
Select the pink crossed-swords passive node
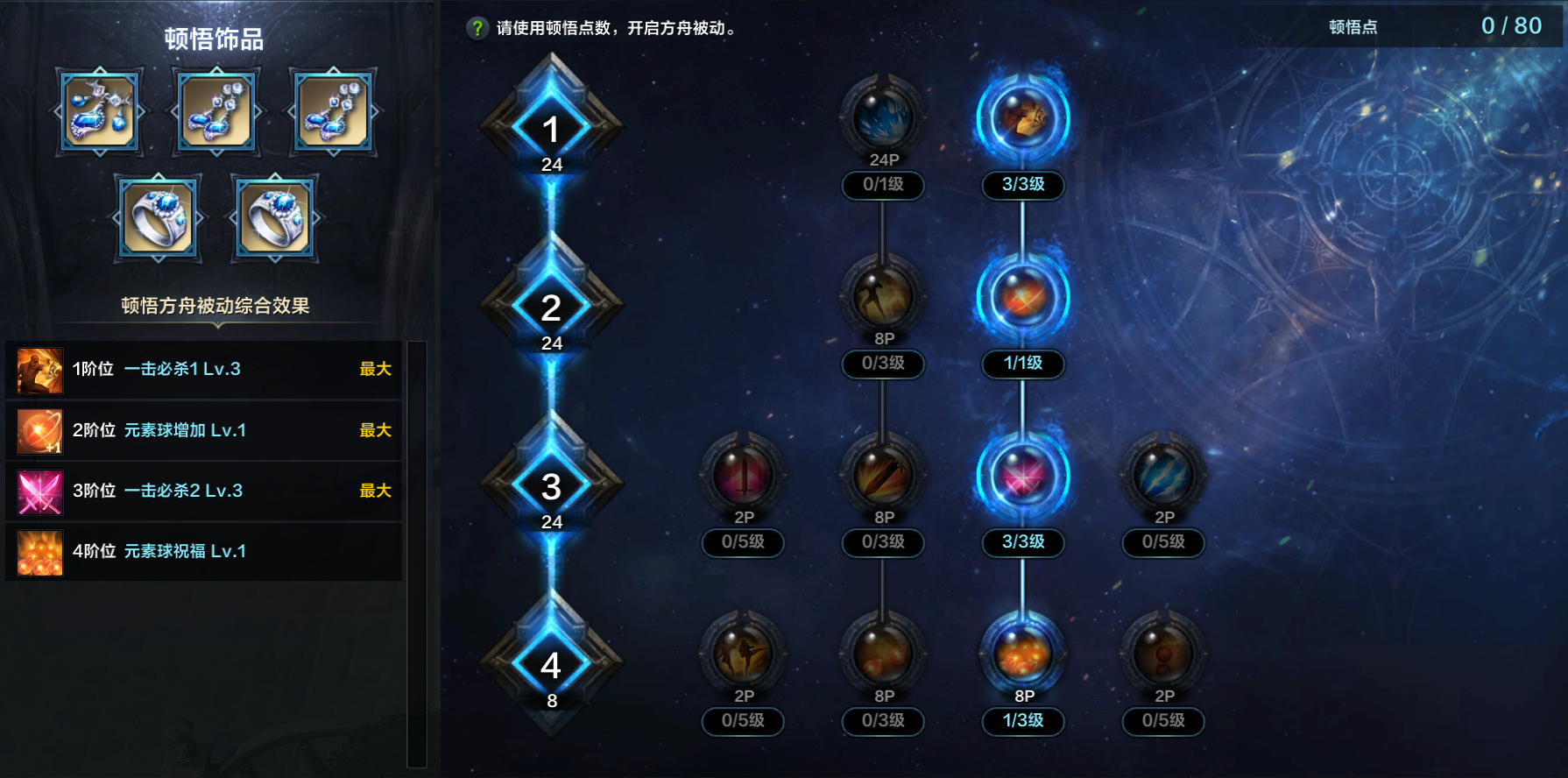[x=1023, y=476]
